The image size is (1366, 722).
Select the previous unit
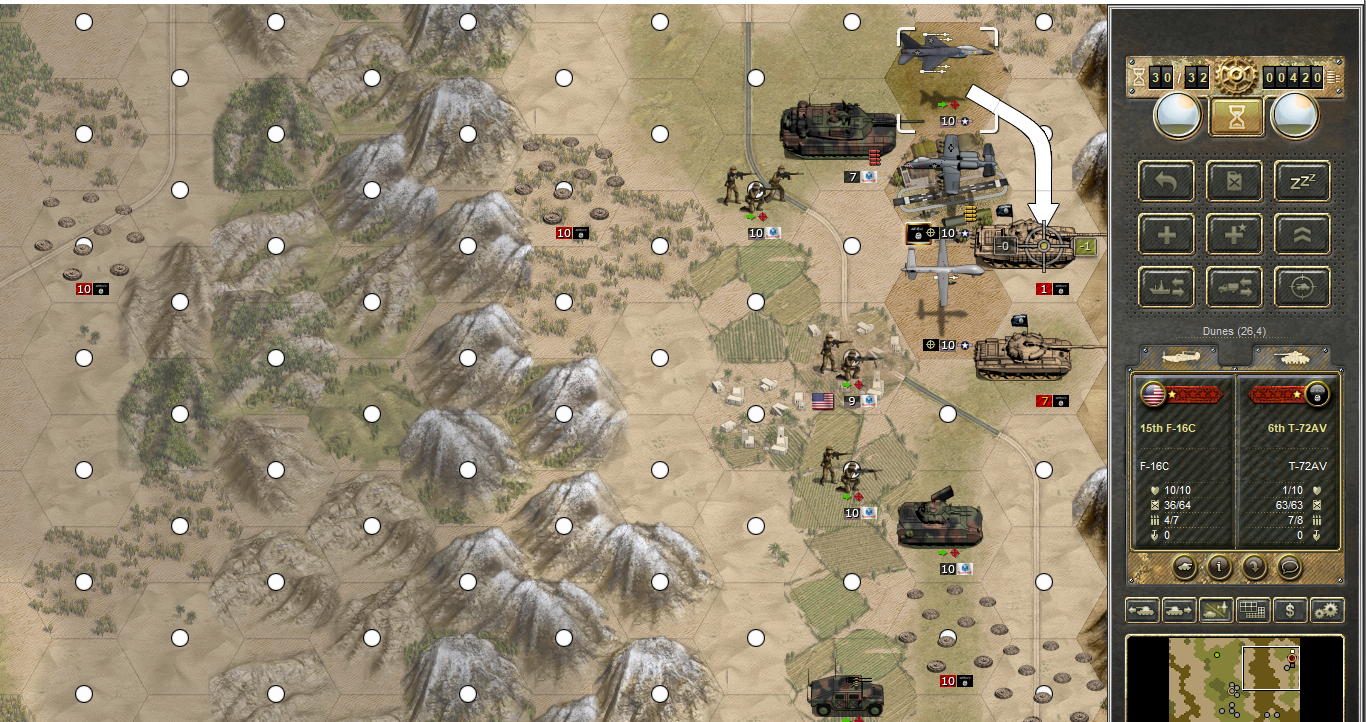[1142, 608]
